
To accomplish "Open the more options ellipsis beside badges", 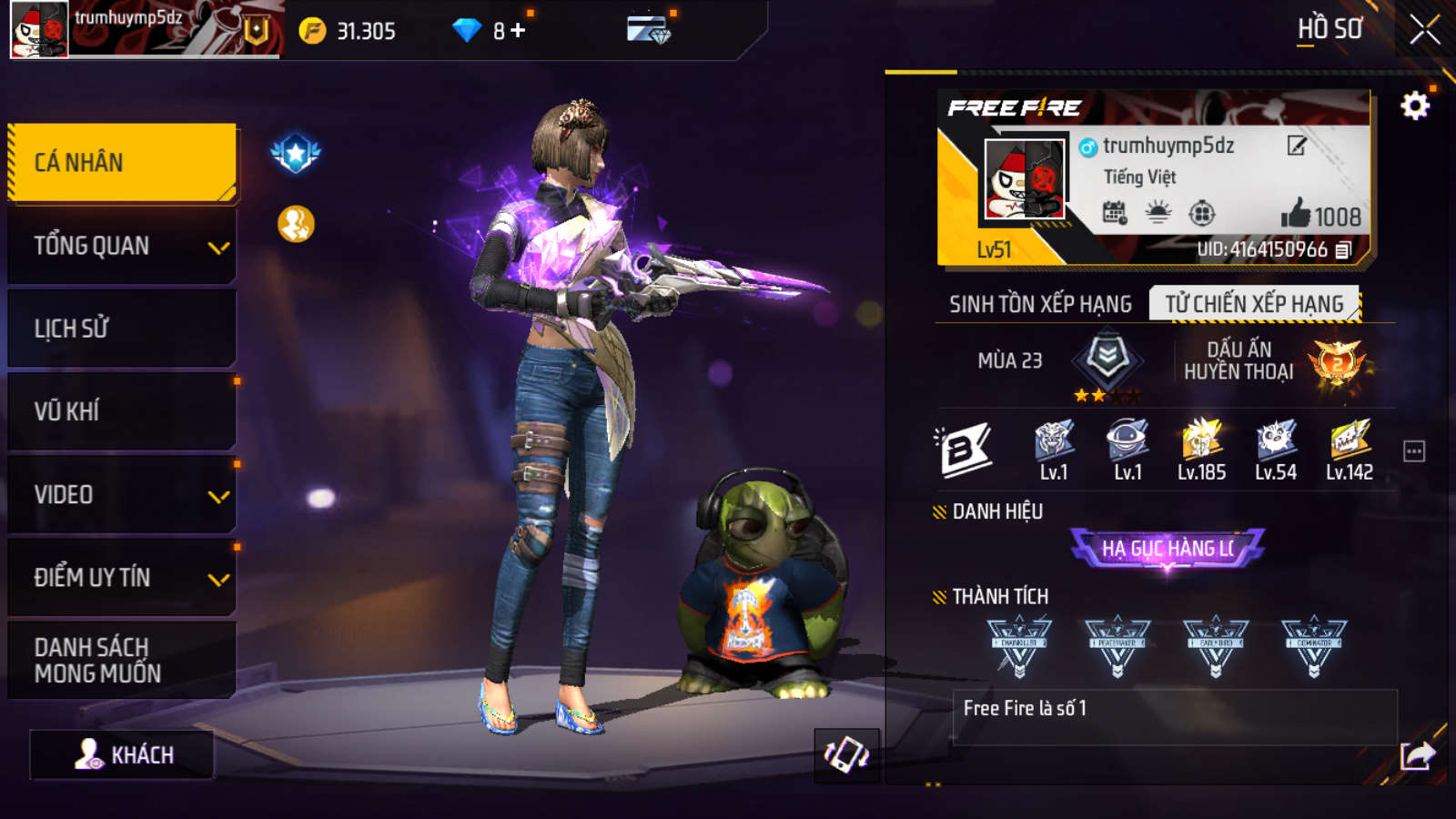I will tap(1413, 451).
